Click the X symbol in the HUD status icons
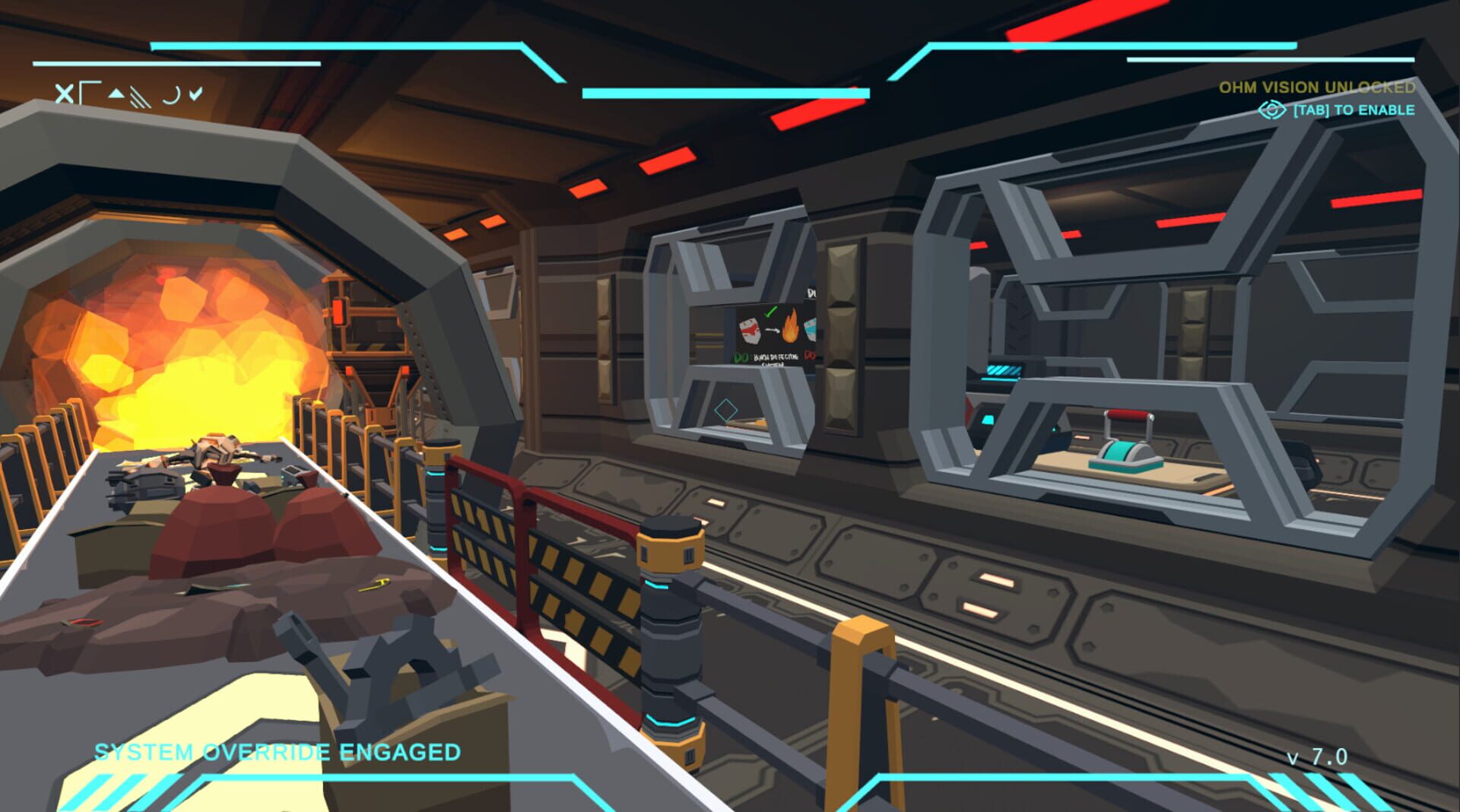 pos(65,93)
